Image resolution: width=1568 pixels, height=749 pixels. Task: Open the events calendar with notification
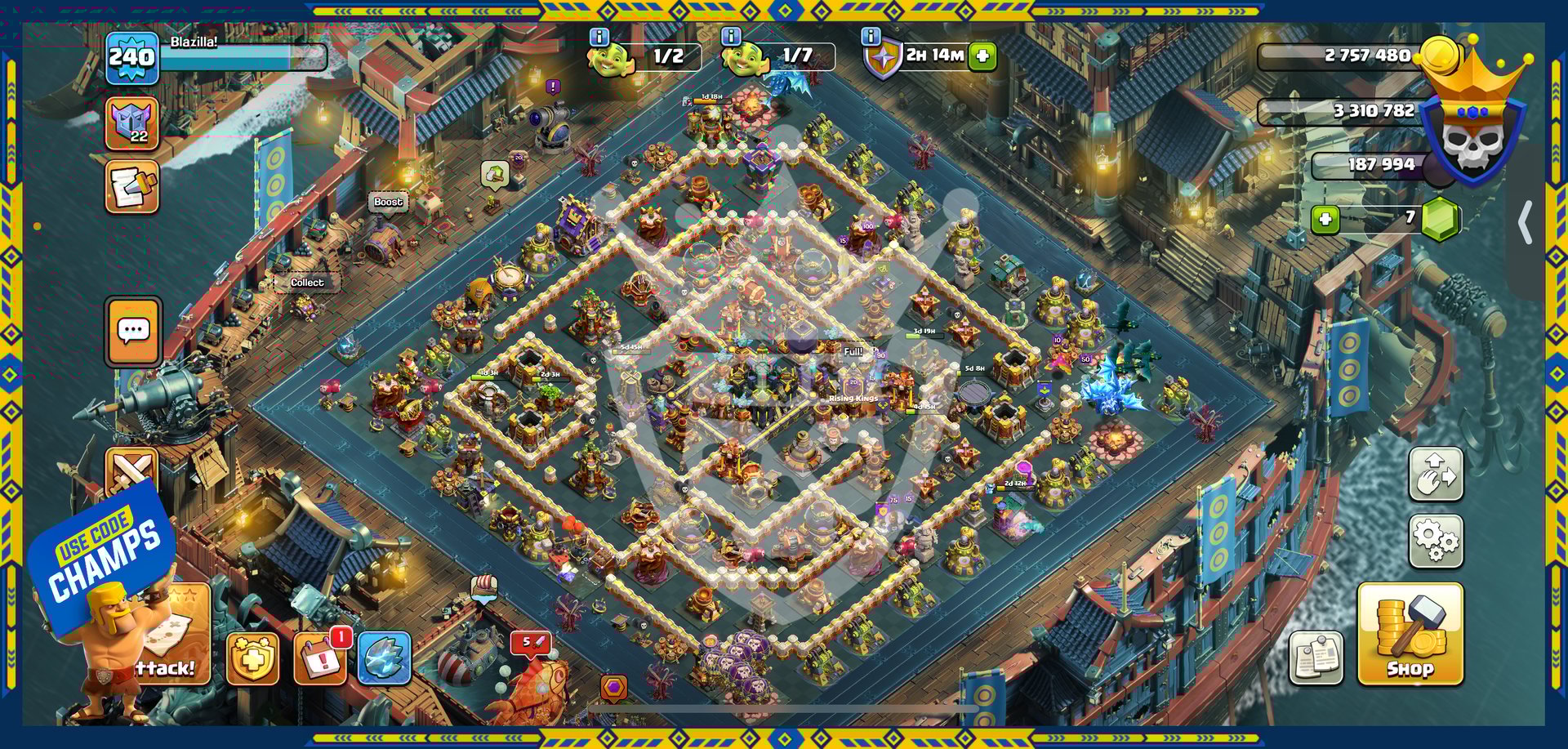pyautogui.click(x=319, y=658)
